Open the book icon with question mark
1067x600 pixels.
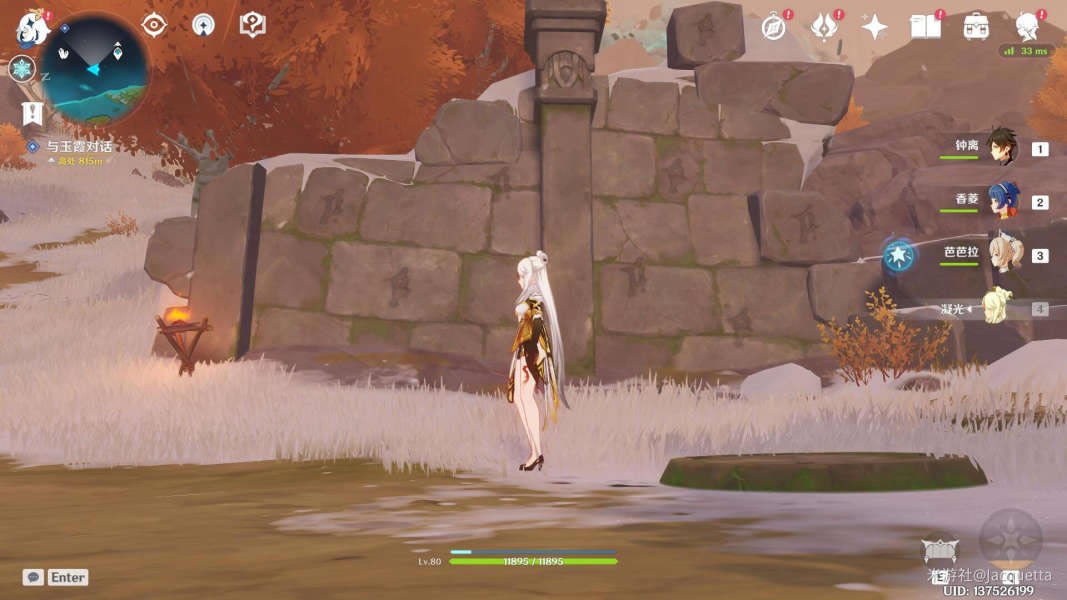click(x=252, y=25)
